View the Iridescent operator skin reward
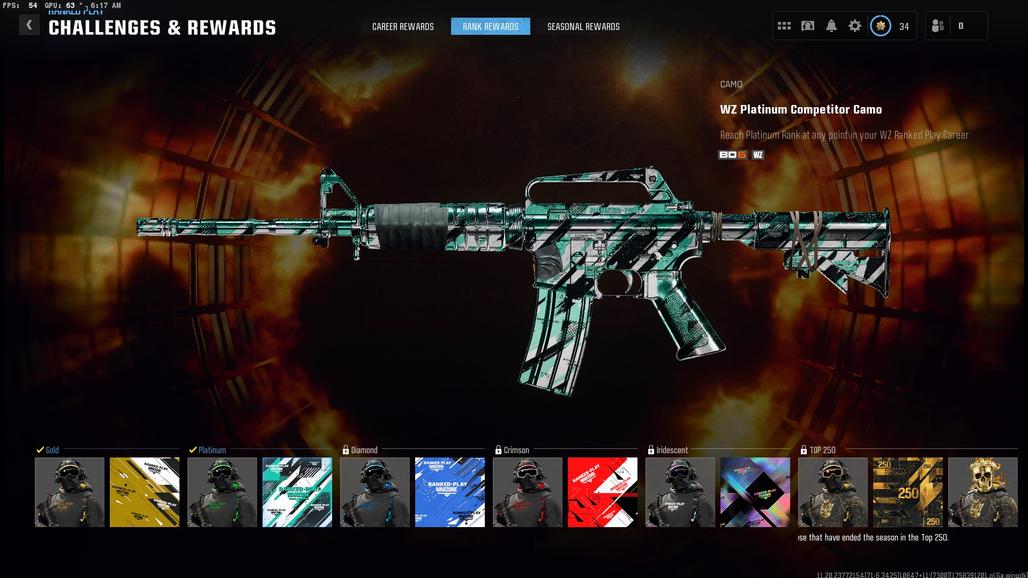 680,492
